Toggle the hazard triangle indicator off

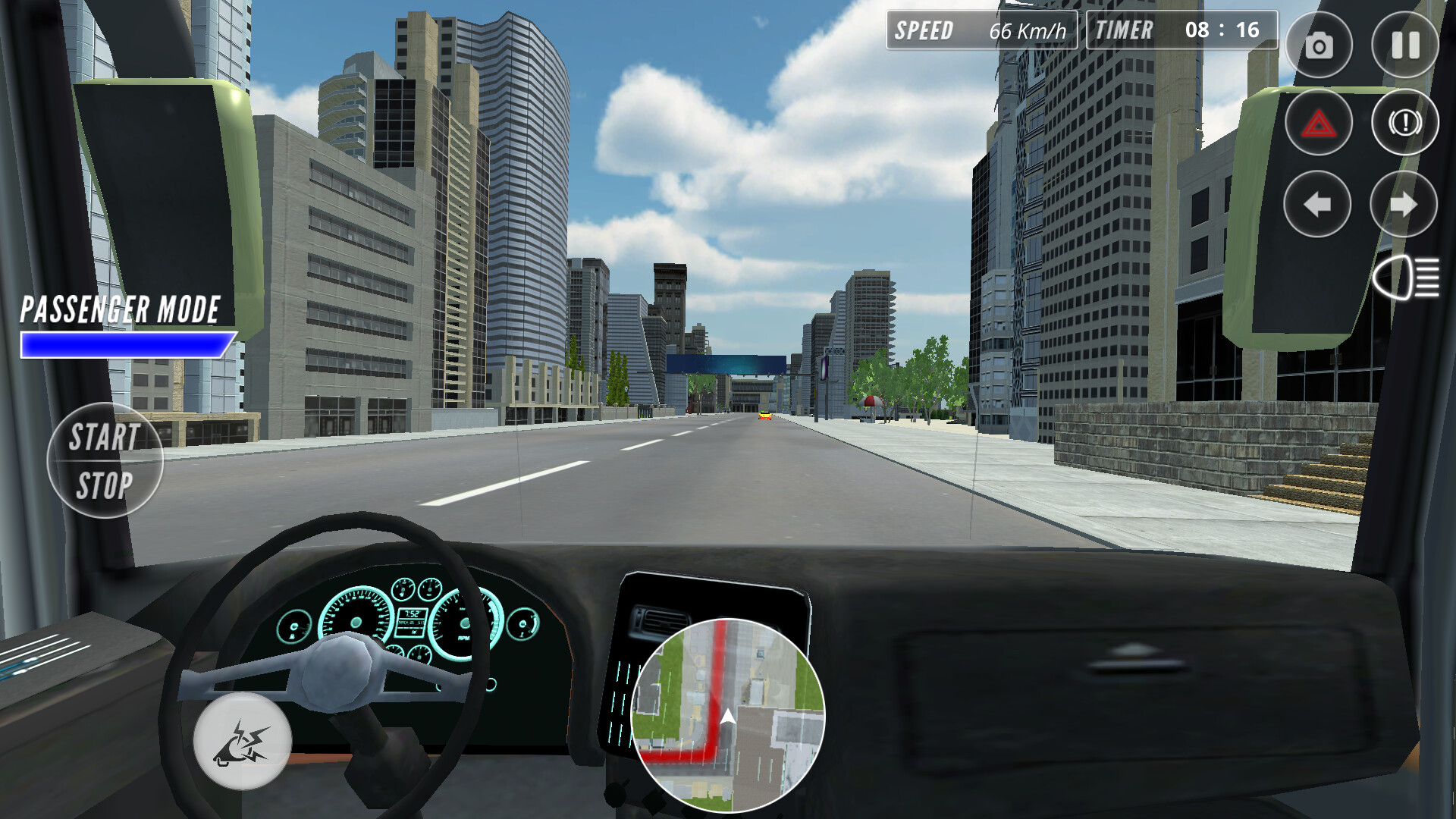coord(1318,123)
